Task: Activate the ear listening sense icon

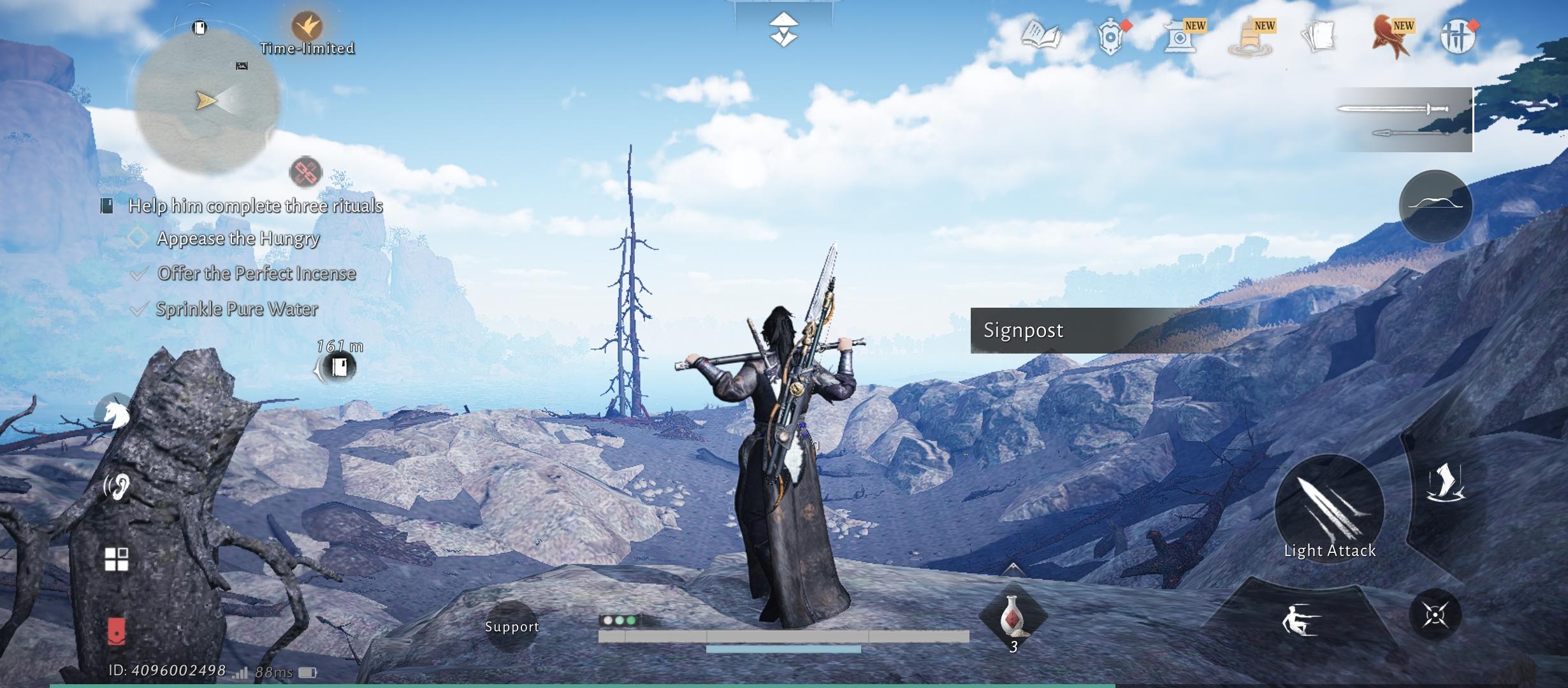Action: (x=117, y=487)
